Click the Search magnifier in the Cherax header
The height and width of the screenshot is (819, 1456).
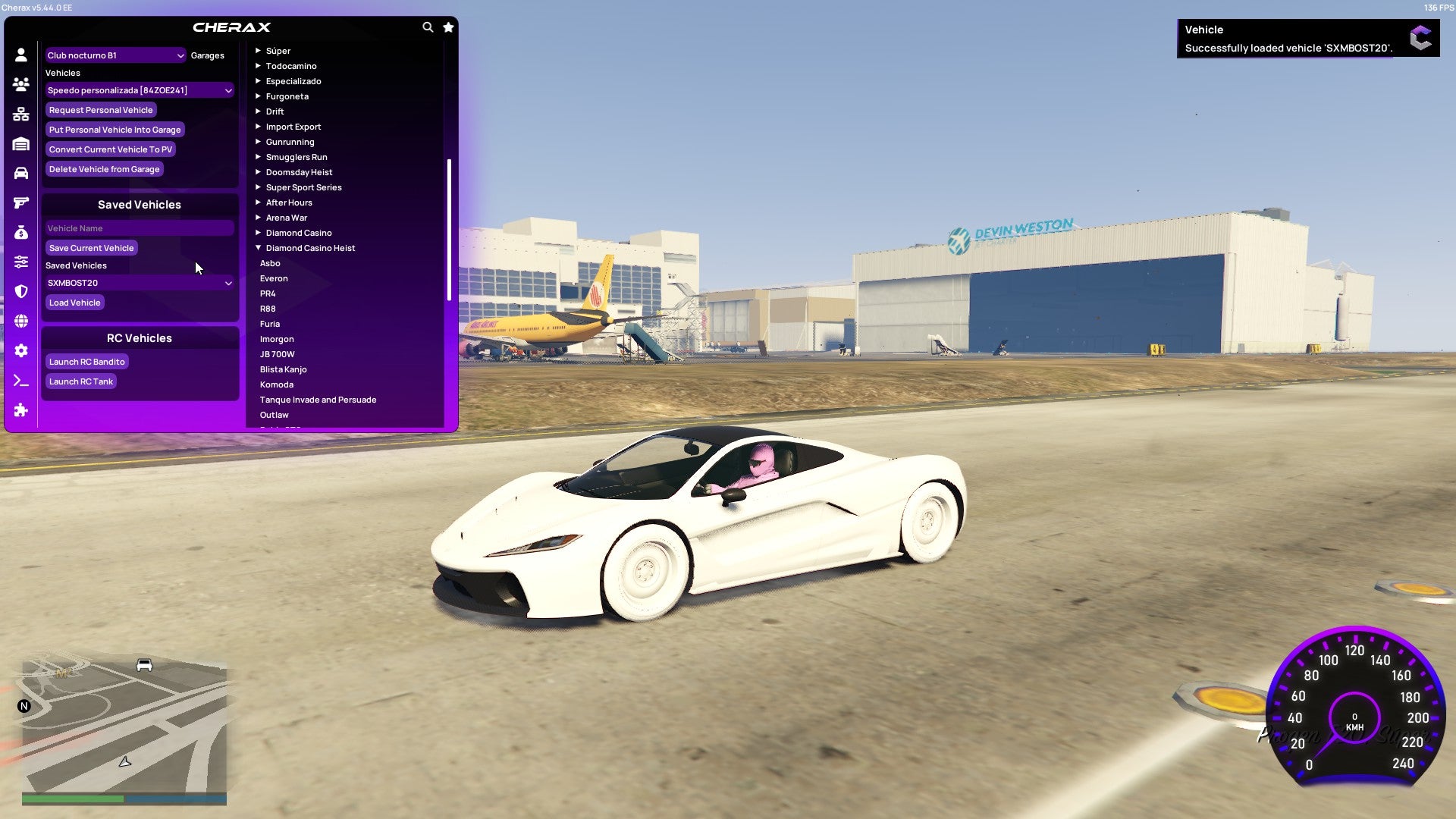coord(427,26)
